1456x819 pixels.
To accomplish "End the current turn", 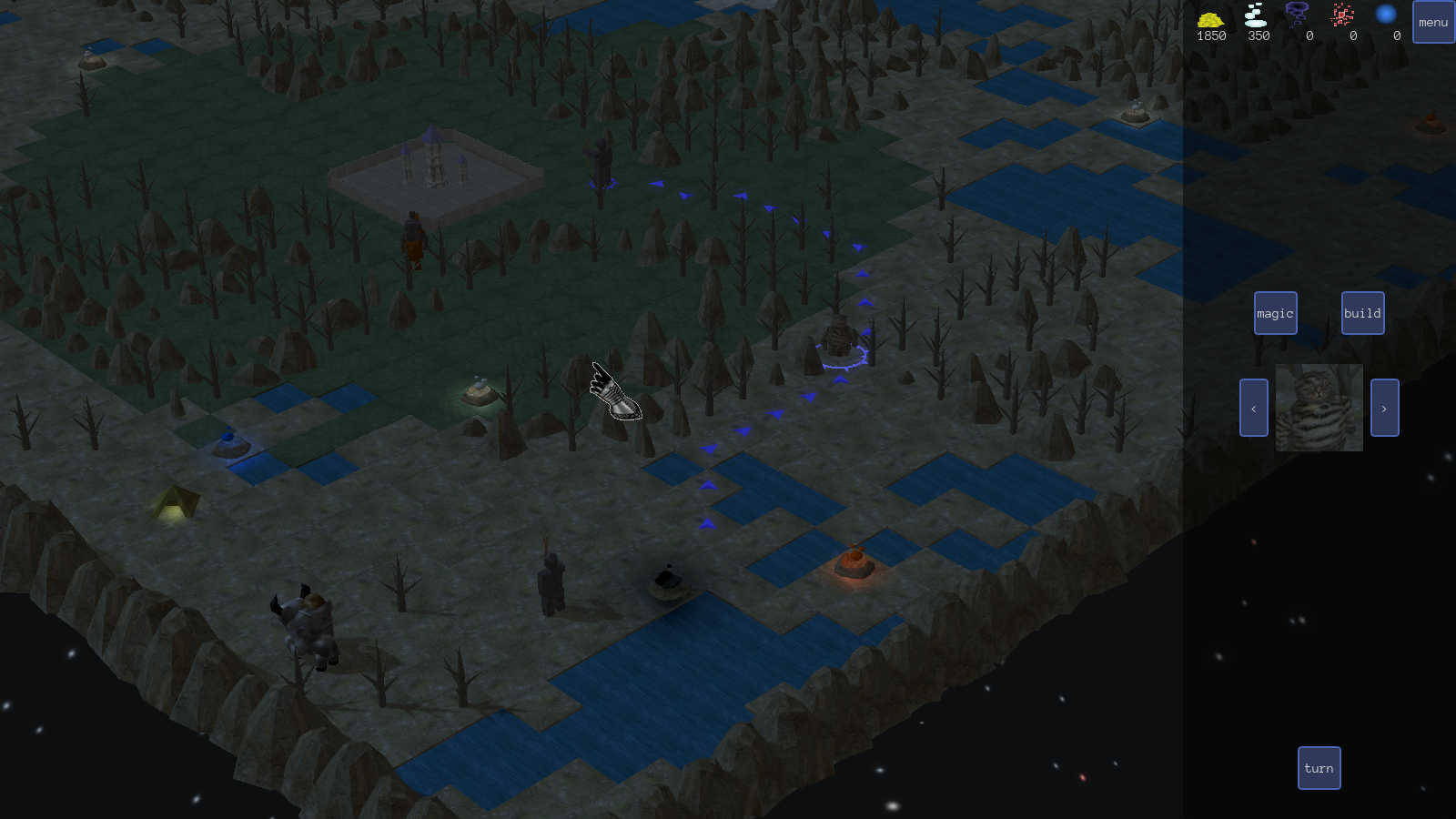I will coord(1319,768).
